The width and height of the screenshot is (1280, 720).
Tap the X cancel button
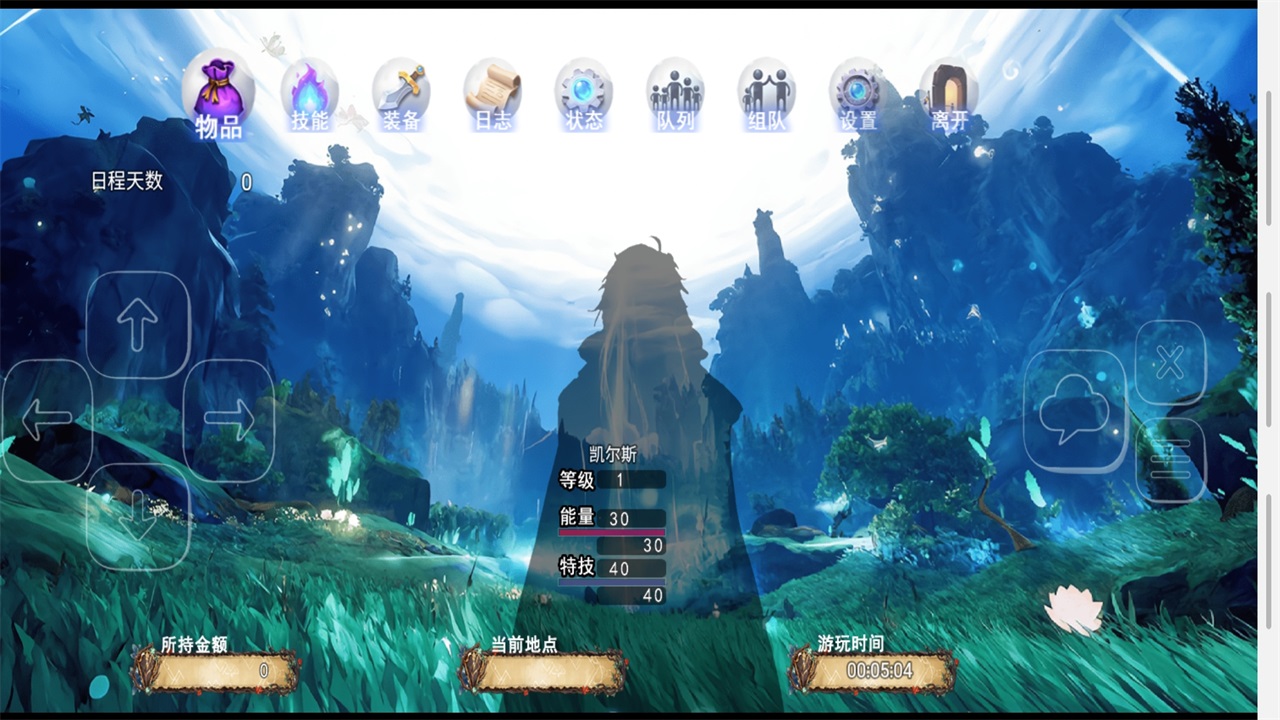1171,362
